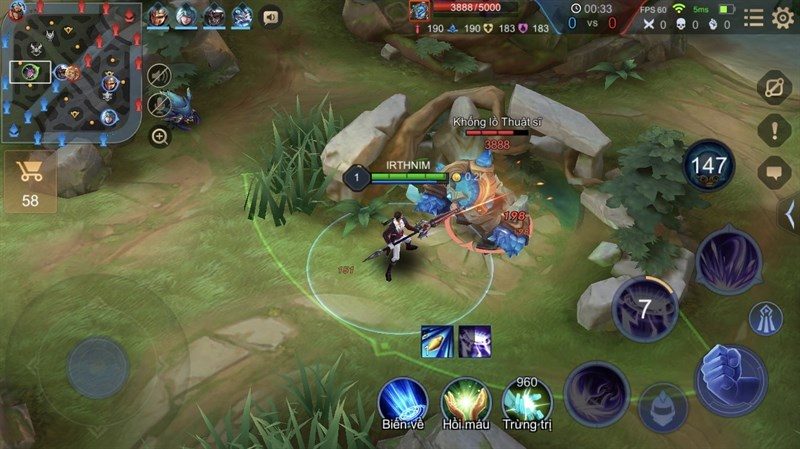Activate the Trừng trị smite spell
Screen dimensions: 800x449
click(527, 400)
